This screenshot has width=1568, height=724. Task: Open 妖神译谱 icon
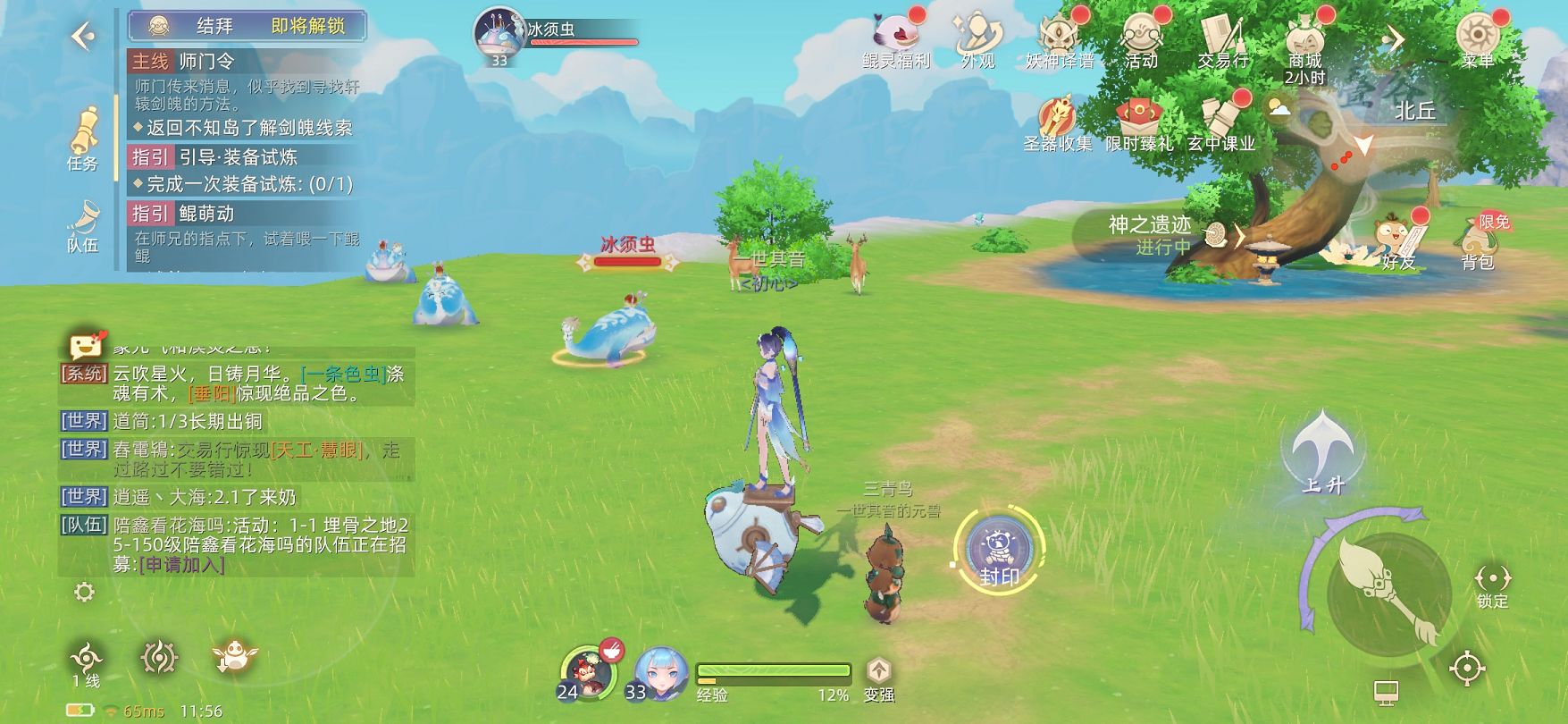point(1059,39)
